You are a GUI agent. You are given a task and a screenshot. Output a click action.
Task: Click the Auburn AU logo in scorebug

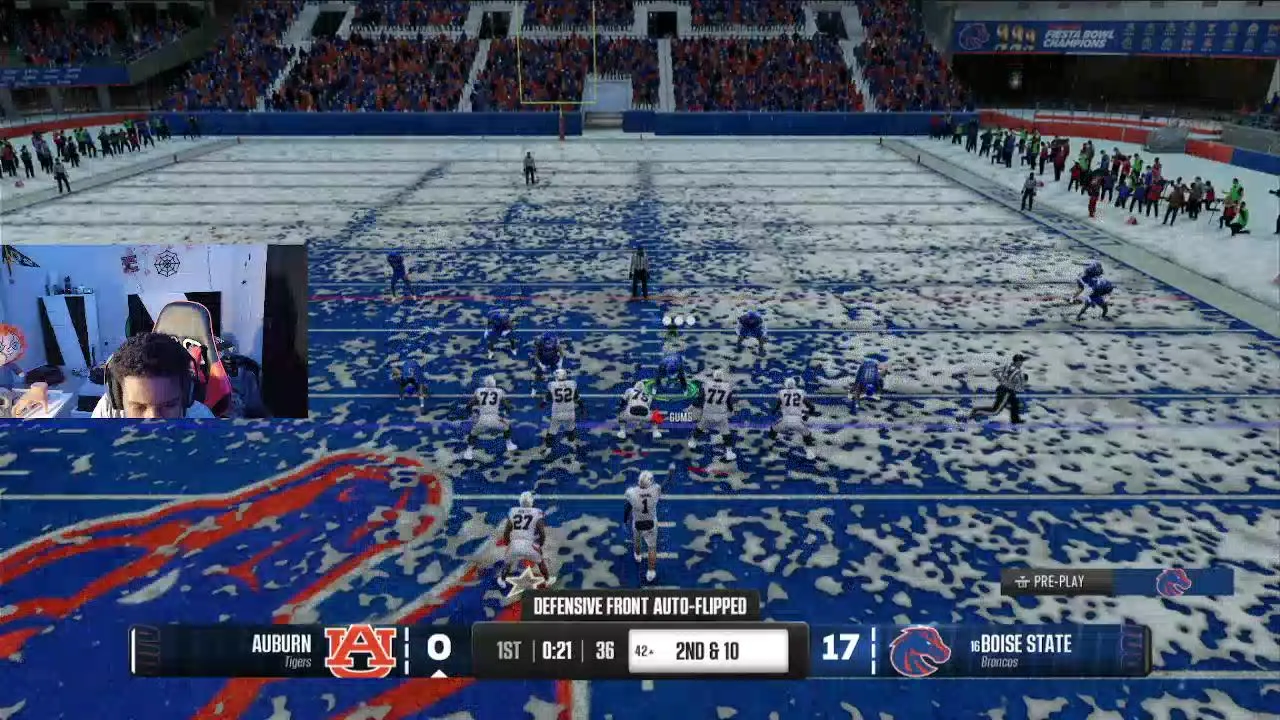[x=360, y=650]
